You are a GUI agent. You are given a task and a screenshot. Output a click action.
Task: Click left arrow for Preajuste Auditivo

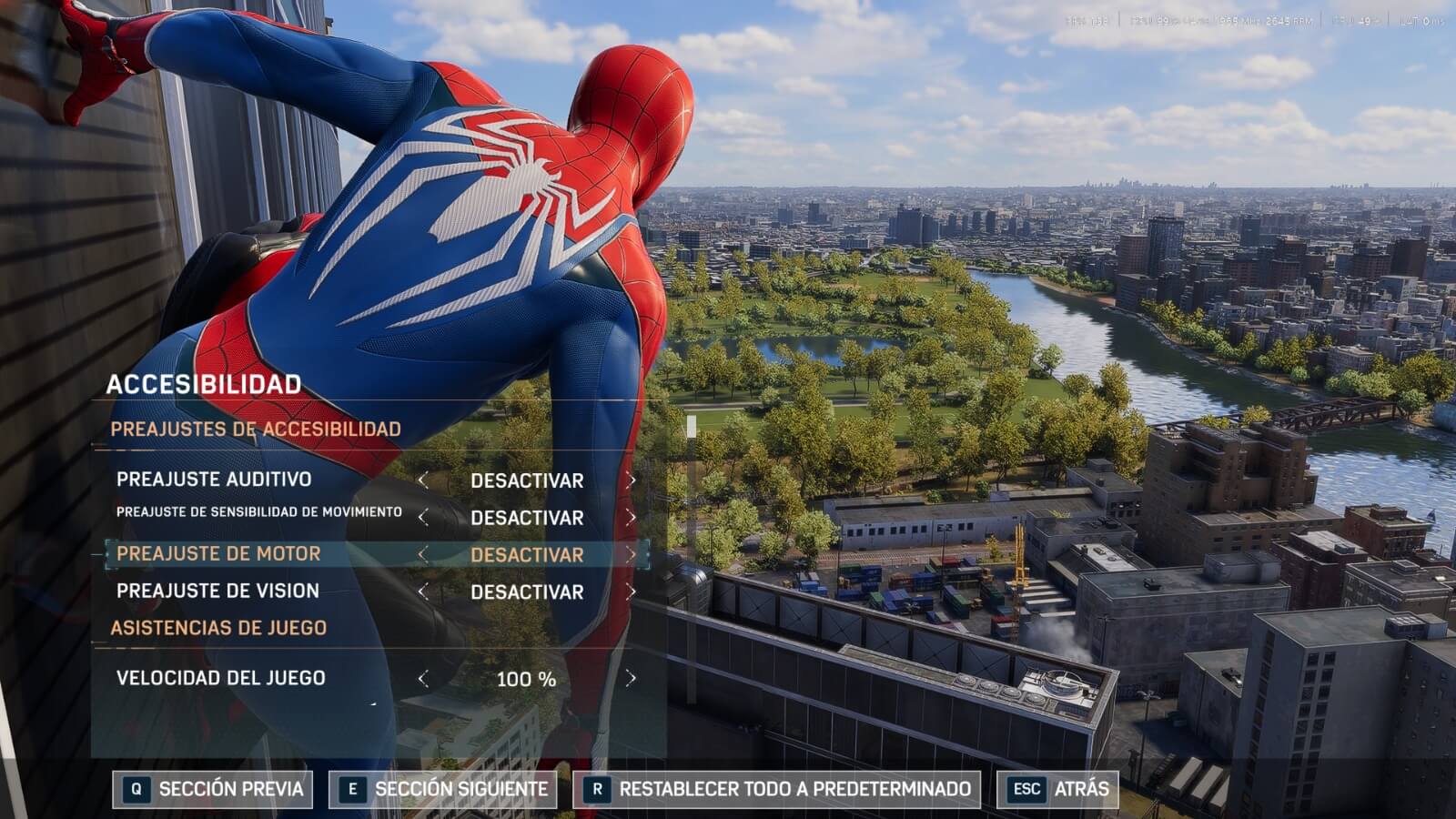tap(423, 480)
